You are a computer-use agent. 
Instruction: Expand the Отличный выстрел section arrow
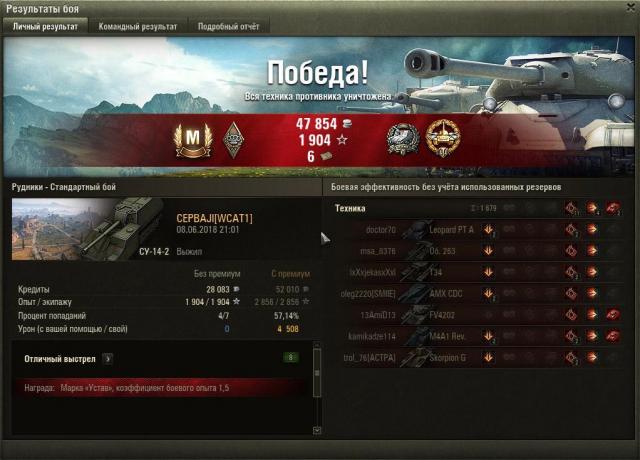(107, 357)
